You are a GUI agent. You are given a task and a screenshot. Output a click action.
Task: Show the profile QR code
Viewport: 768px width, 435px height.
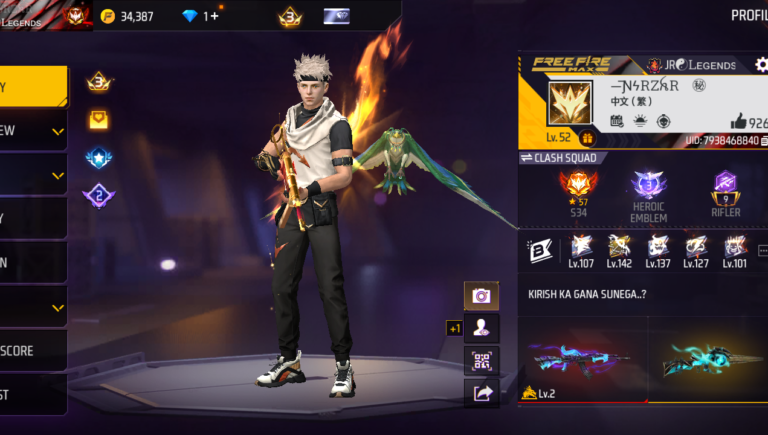click(x=481, y=360)
